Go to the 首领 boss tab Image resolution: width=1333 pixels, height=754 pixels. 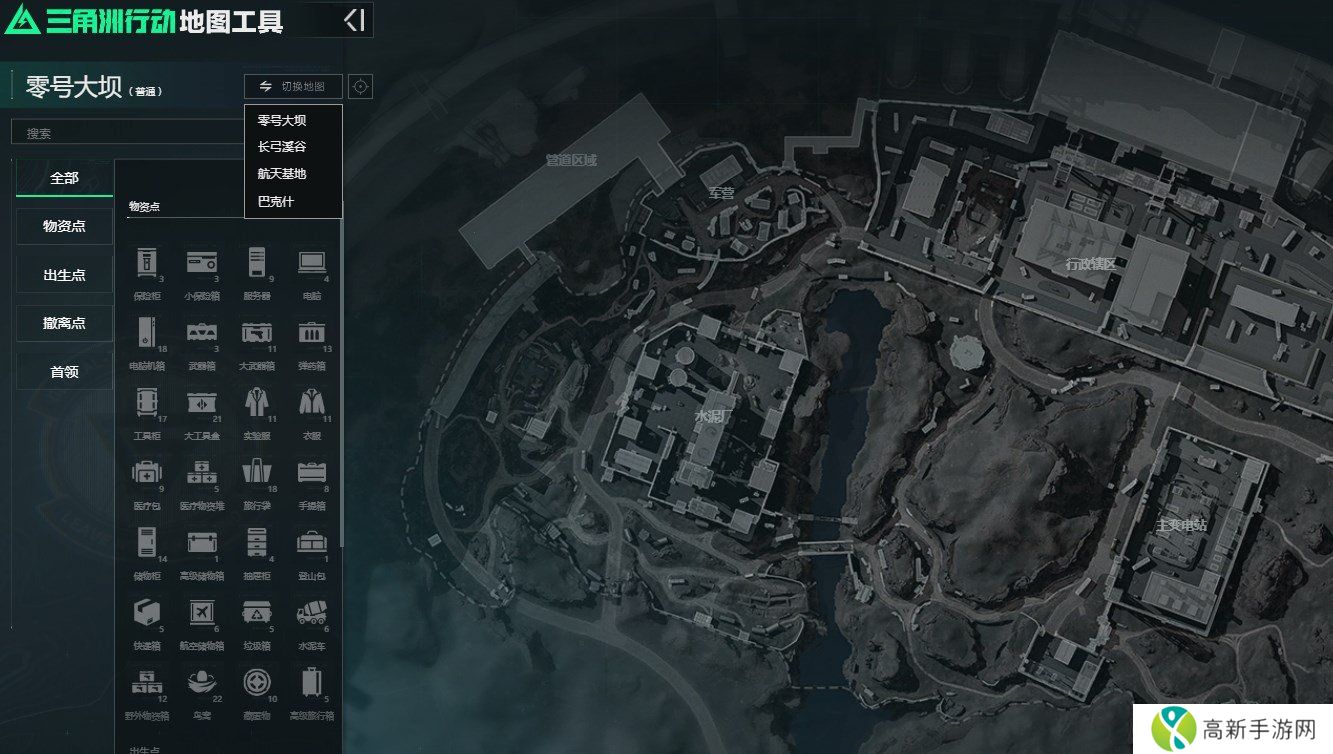[65, 371]
